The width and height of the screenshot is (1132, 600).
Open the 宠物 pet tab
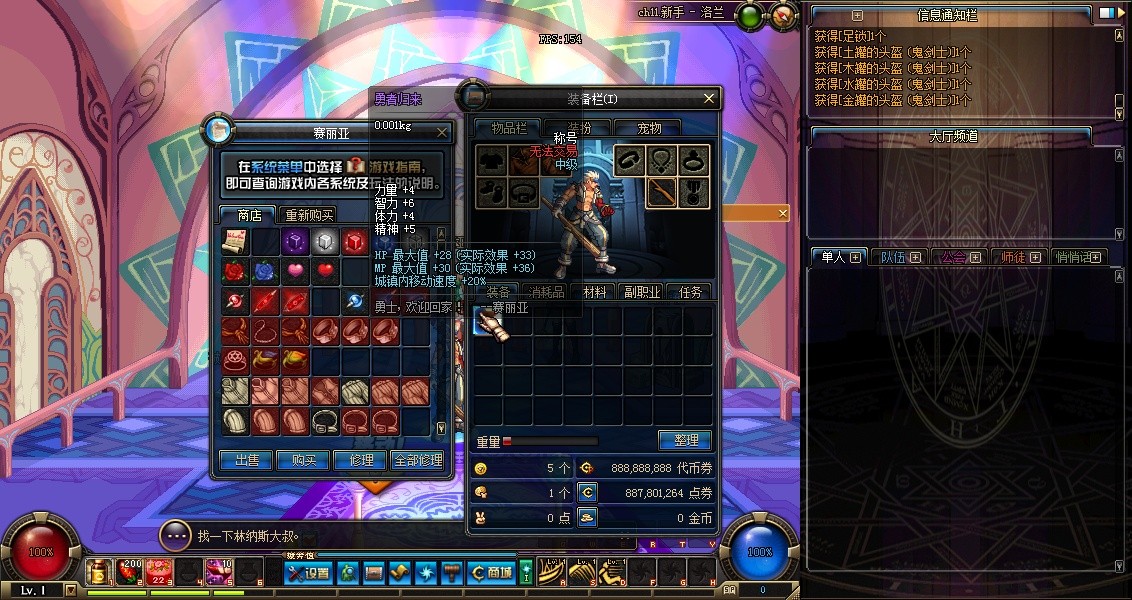650,128
